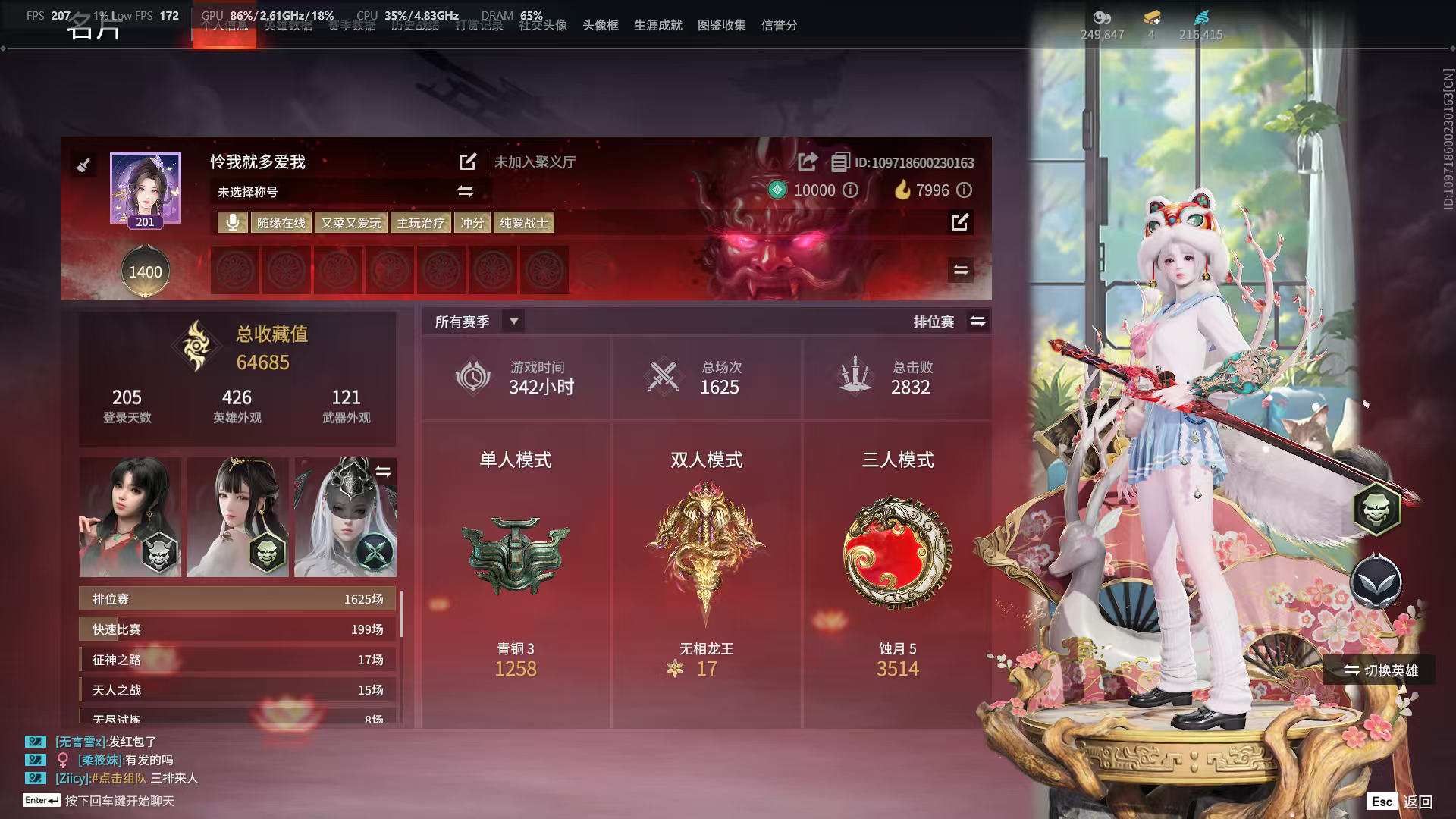Expand the 所有赛季 season dropdown
Image resolution: width=1456 pixels, height=819 pixels.
click(513, 321)
